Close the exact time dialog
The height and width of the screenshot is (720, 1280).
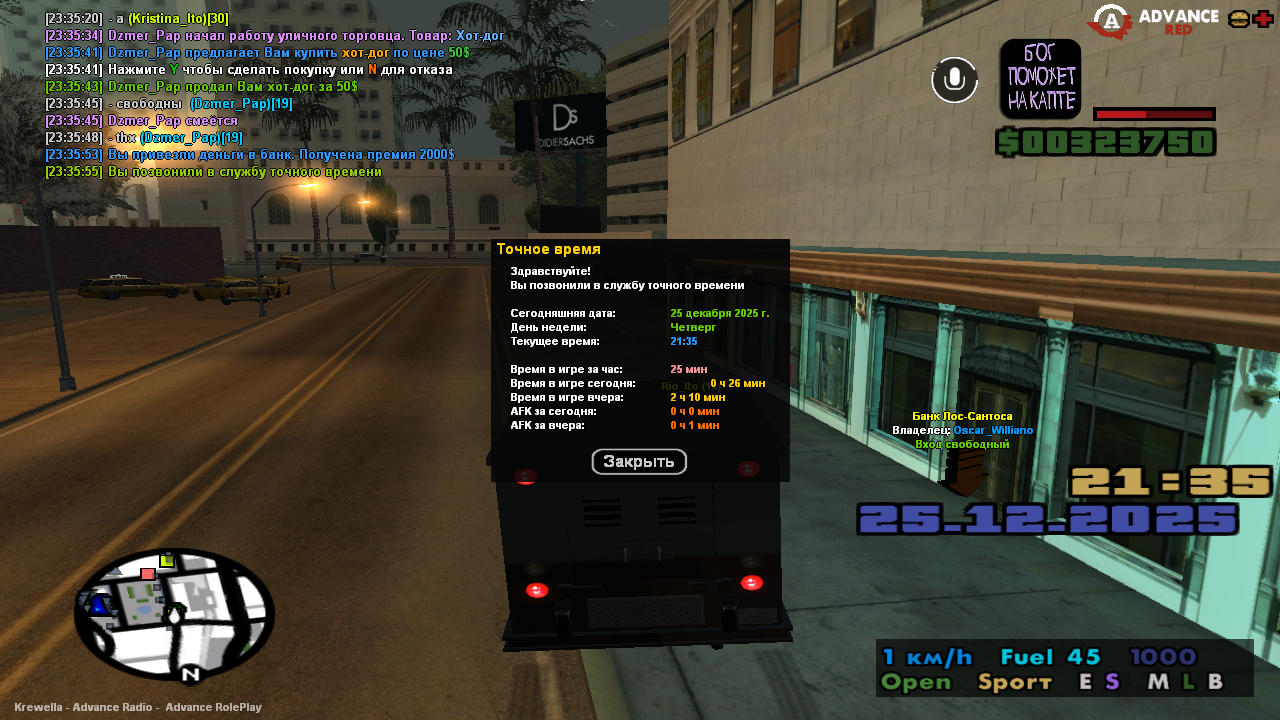(639, 462)
